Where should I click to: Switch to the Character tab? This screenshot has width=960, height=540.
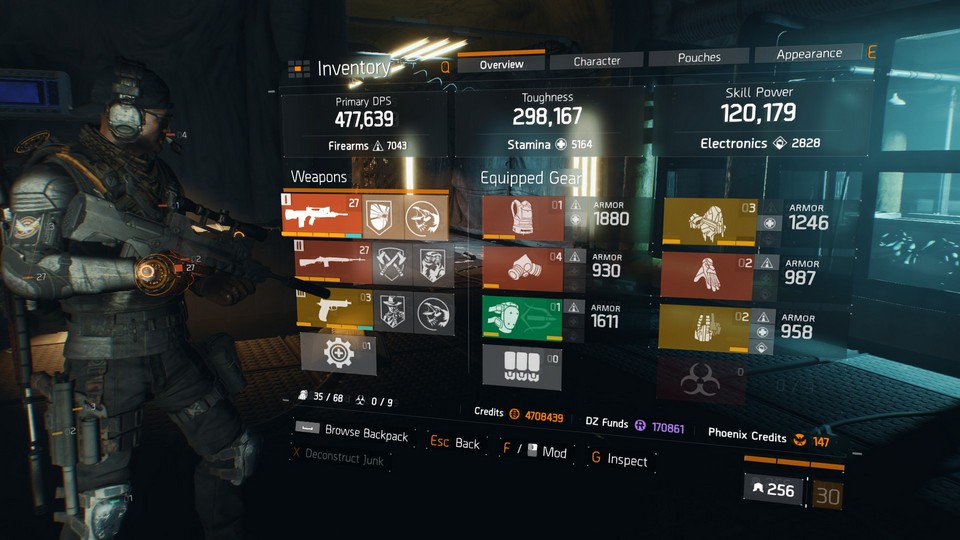597,61
